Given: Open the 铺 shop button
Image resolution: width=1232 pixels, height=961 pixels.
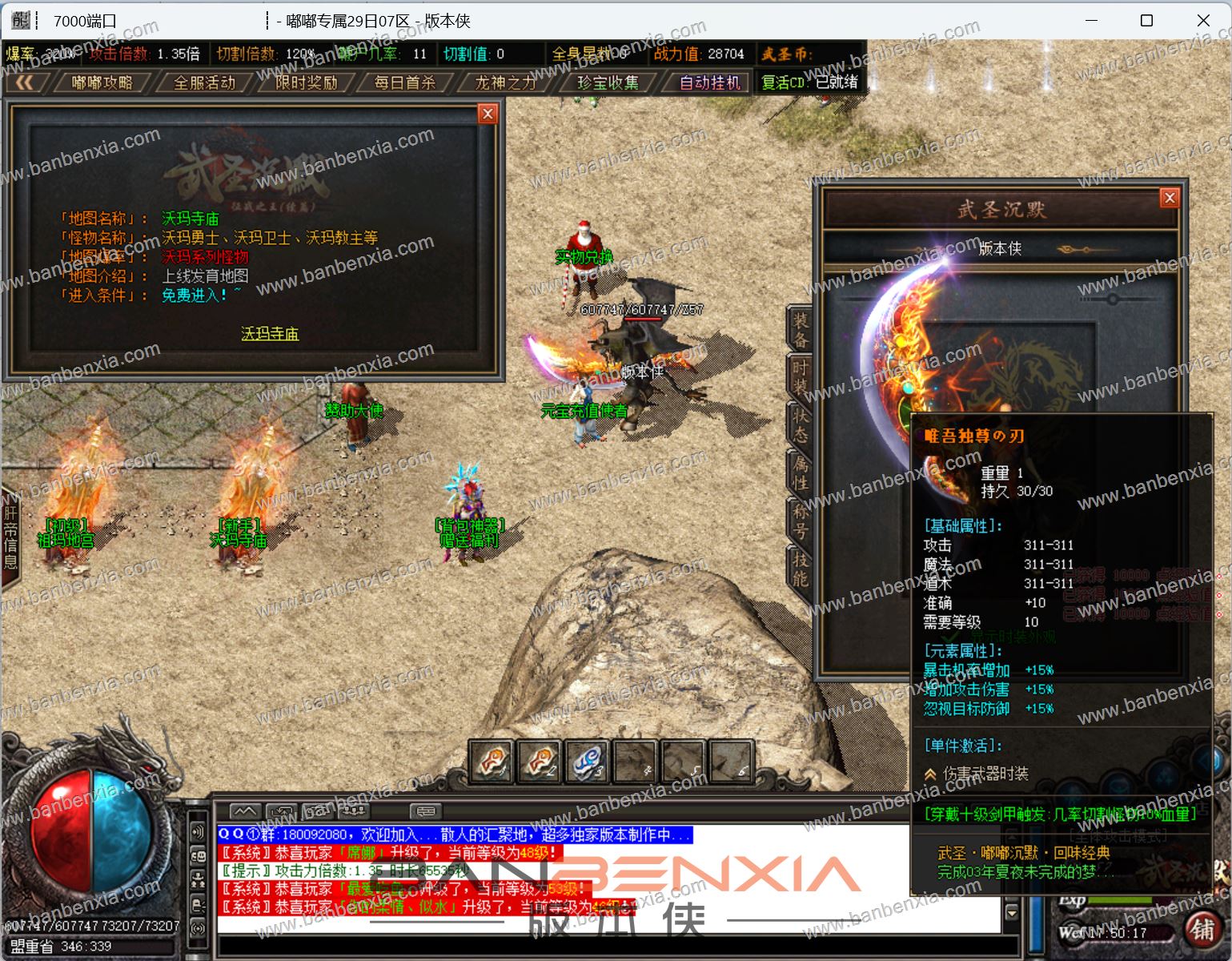Looking at the screenshot, I should (x=1202, y=929).
